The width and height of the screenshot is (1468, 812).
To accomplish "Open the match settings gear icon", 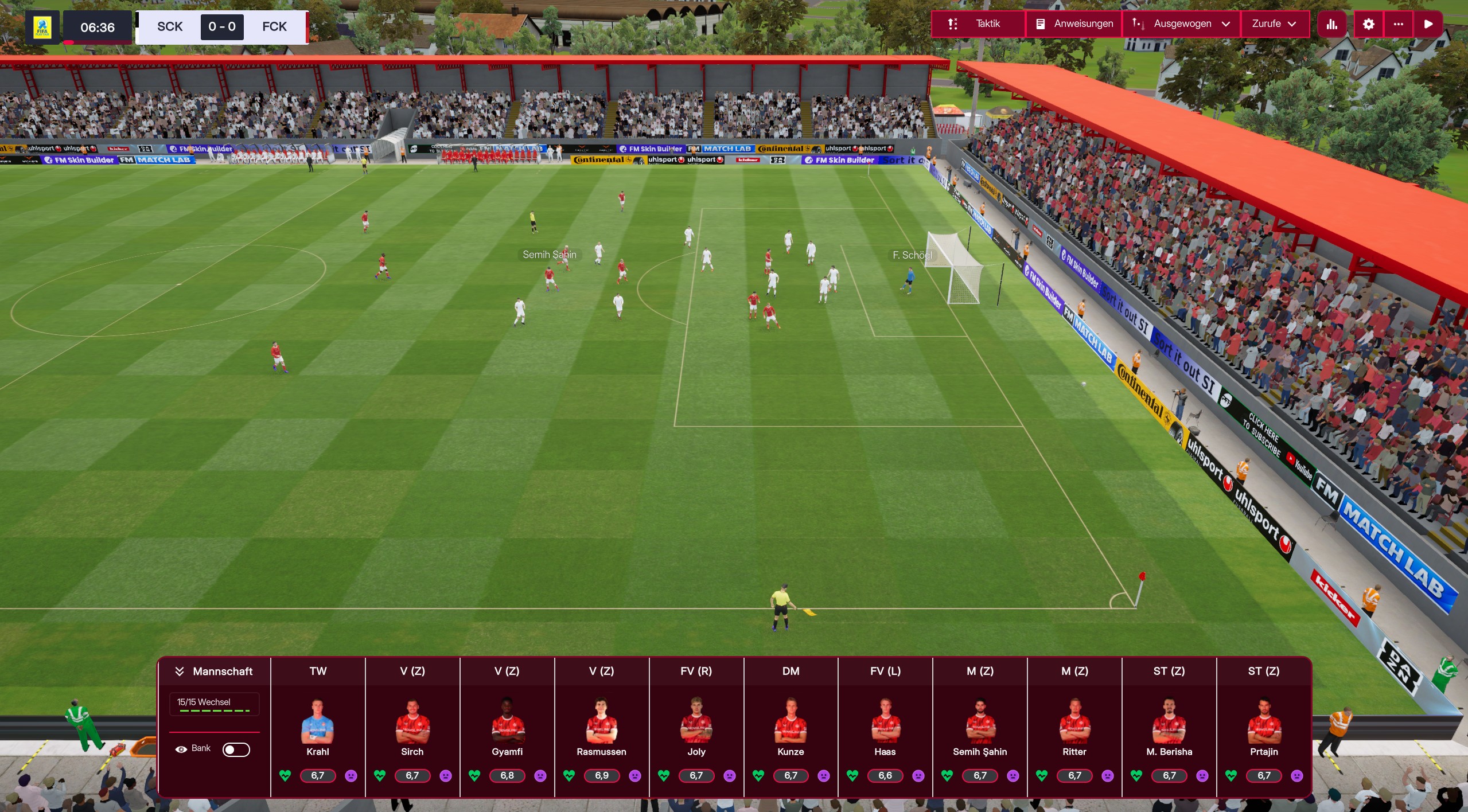I will [x=1368, y=24].
